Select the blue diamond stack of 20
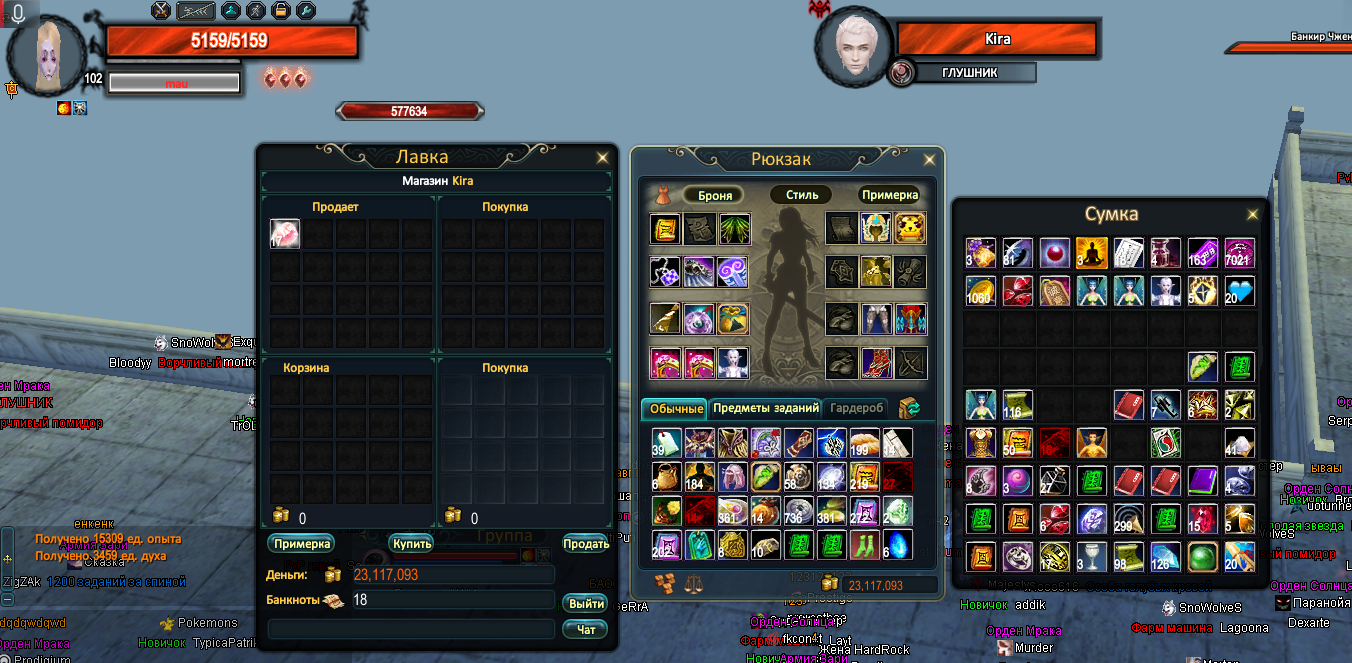 [x=1239, y=292]
